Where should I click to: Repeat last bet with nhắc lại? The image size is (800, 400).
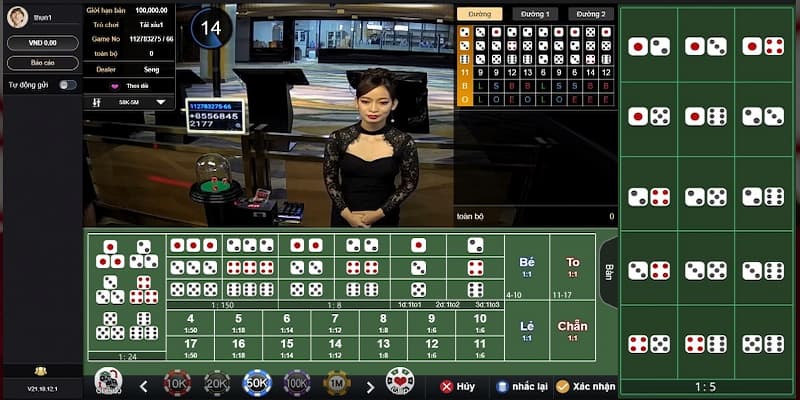click(515, 386)
